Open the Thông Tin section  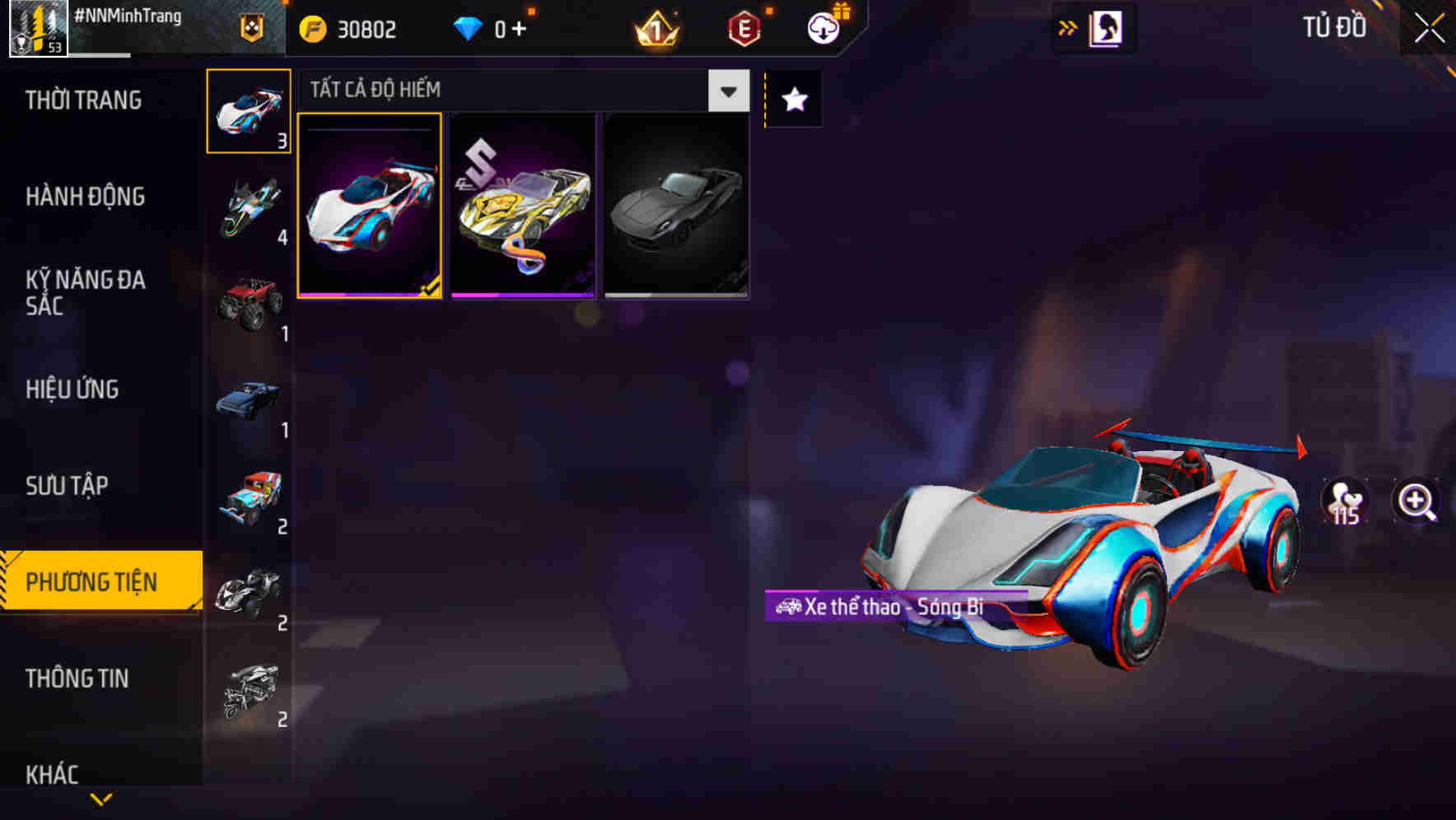(77, 678)
